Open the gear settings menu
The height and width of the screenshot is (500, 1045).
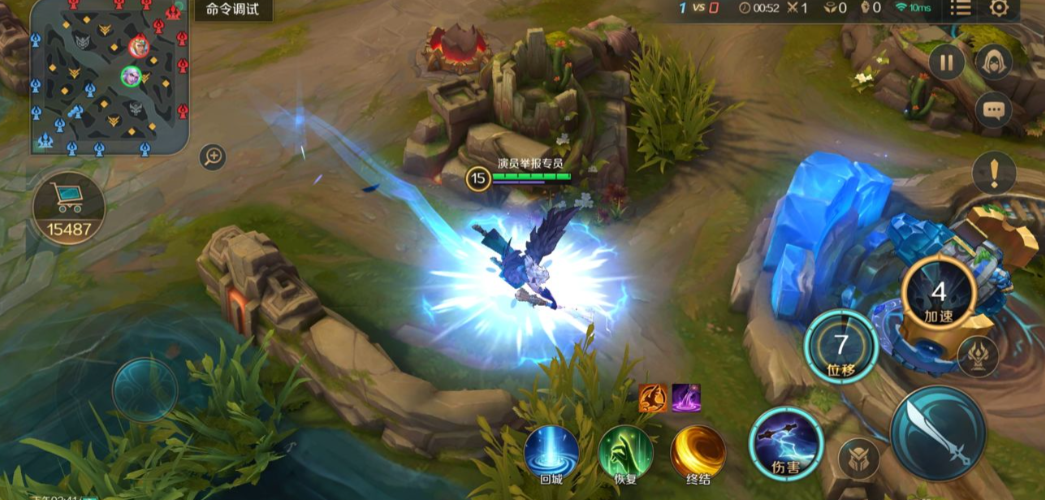tap(999, 9)
